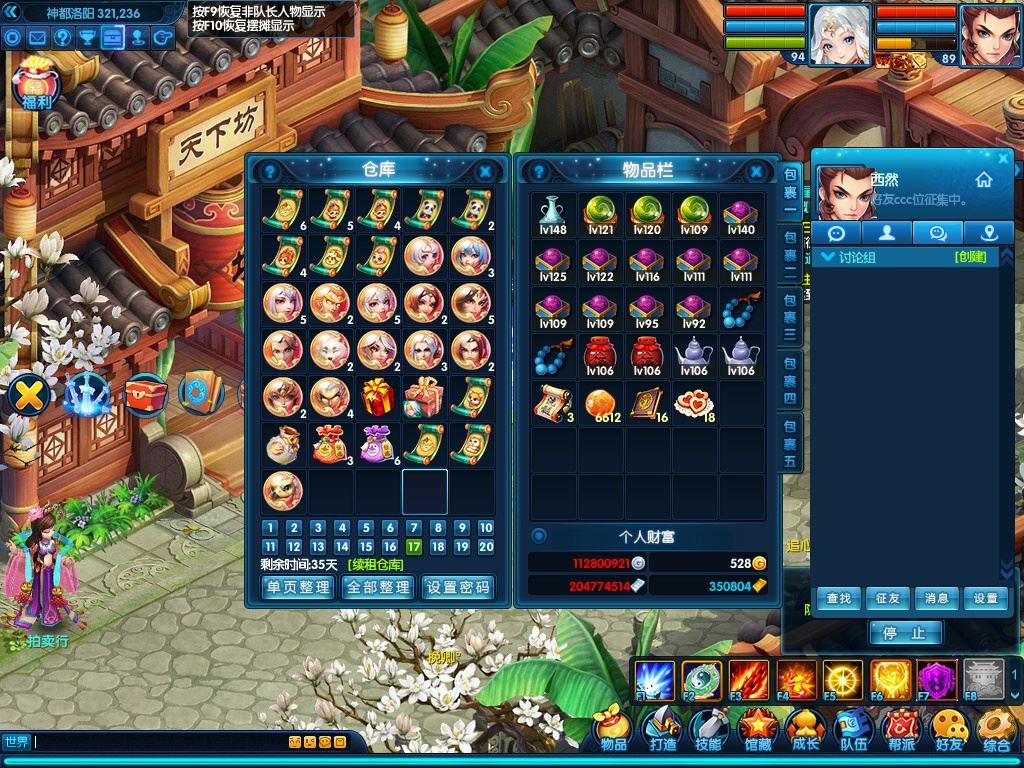Click the 全部整理 sort all button
Screen dimensions: 1024x768
click(x=377, y=587)
